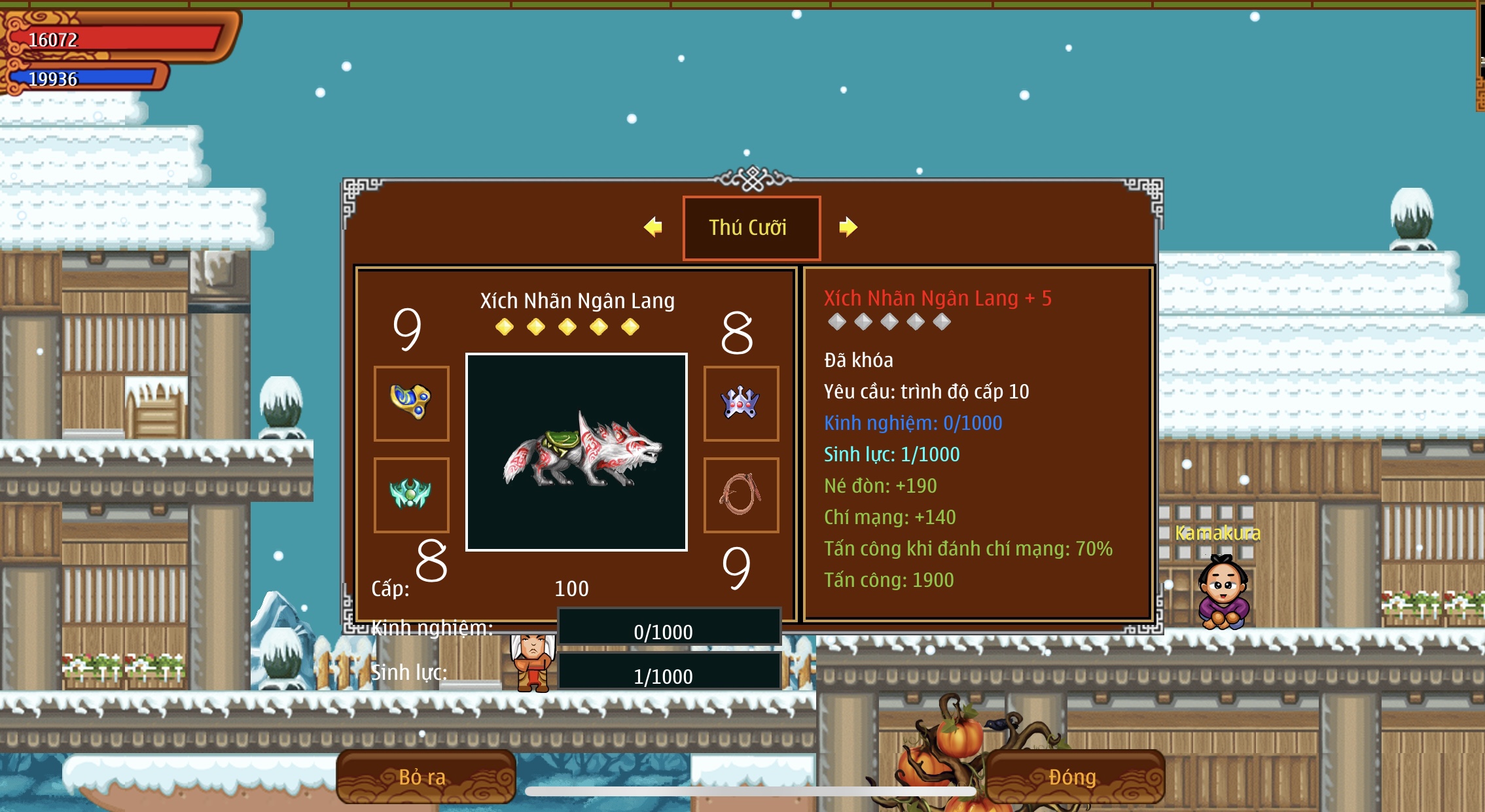Select the purple crown mount equipment slot

pyautogui.click(x=741, y=403)
